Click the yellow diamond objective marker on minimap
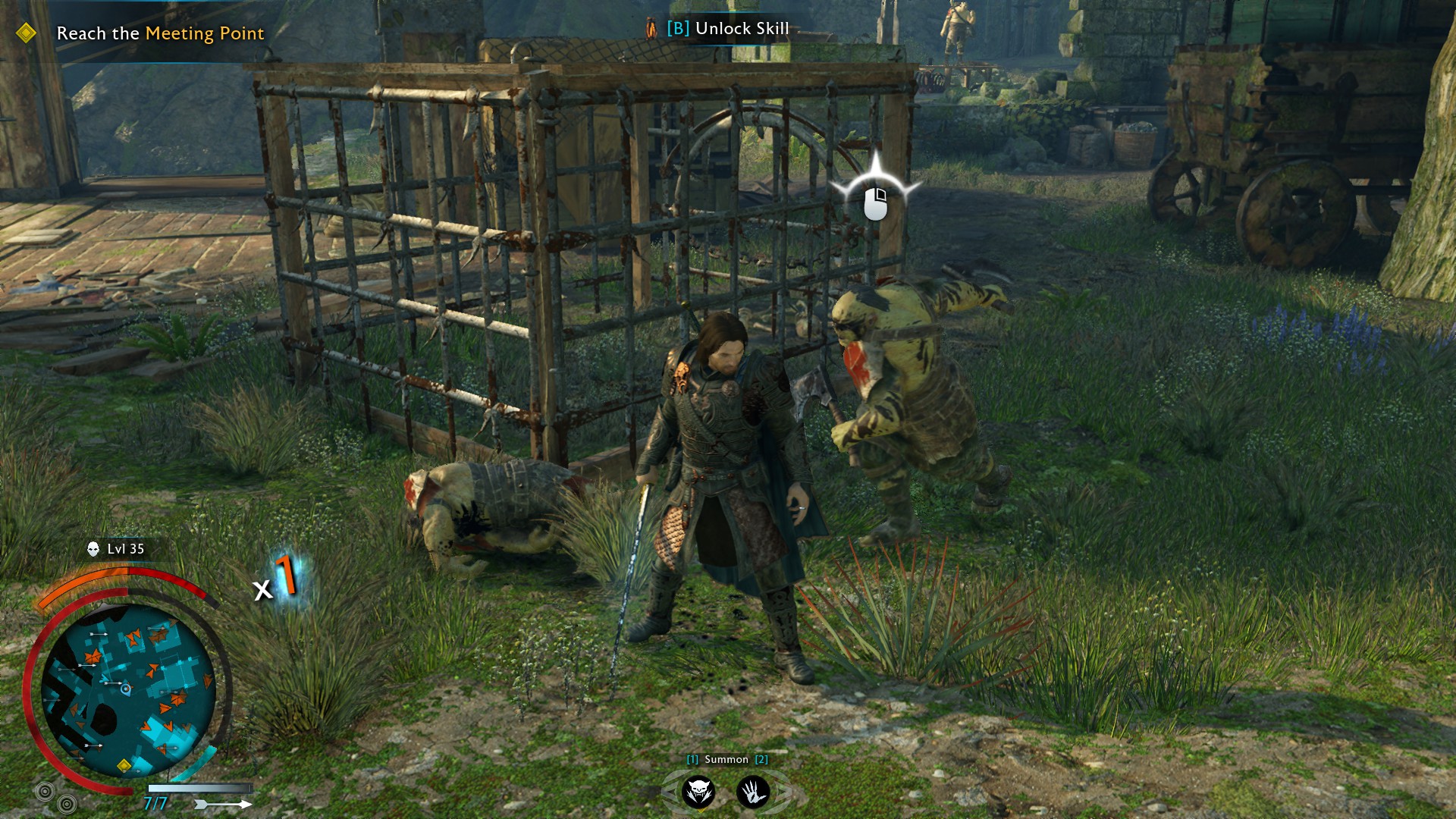1456x819 pixels. coord(124,766)
